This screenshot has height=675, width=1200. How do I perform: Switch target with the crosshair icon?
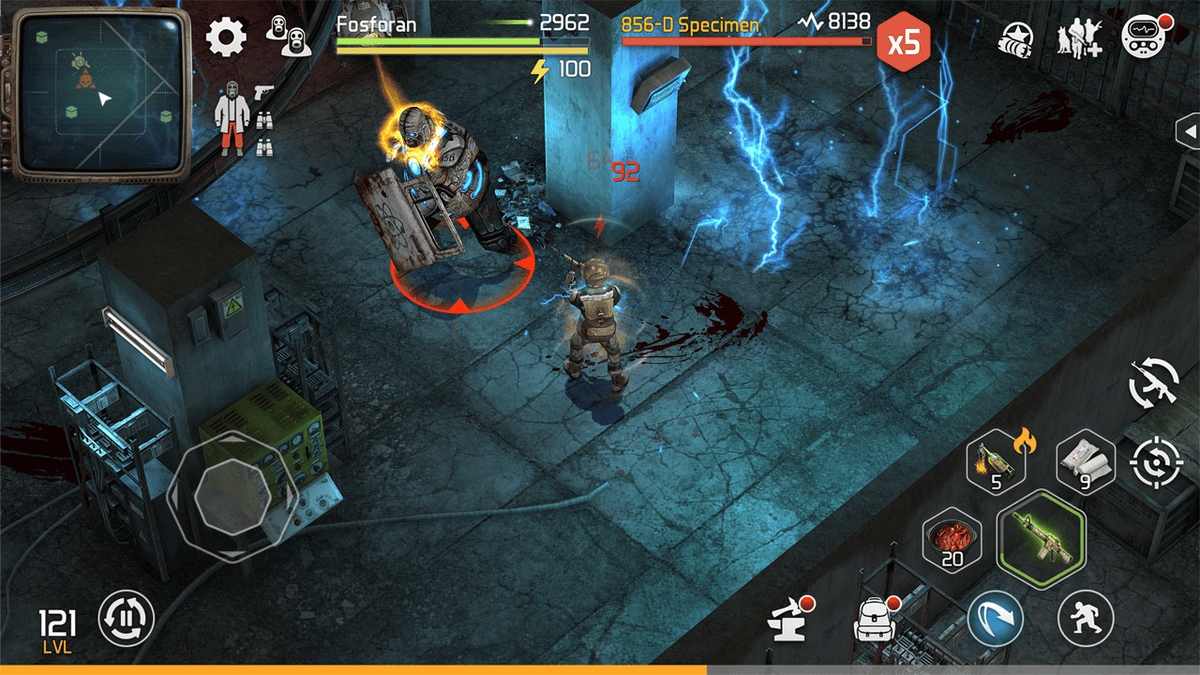point(1157,463)
